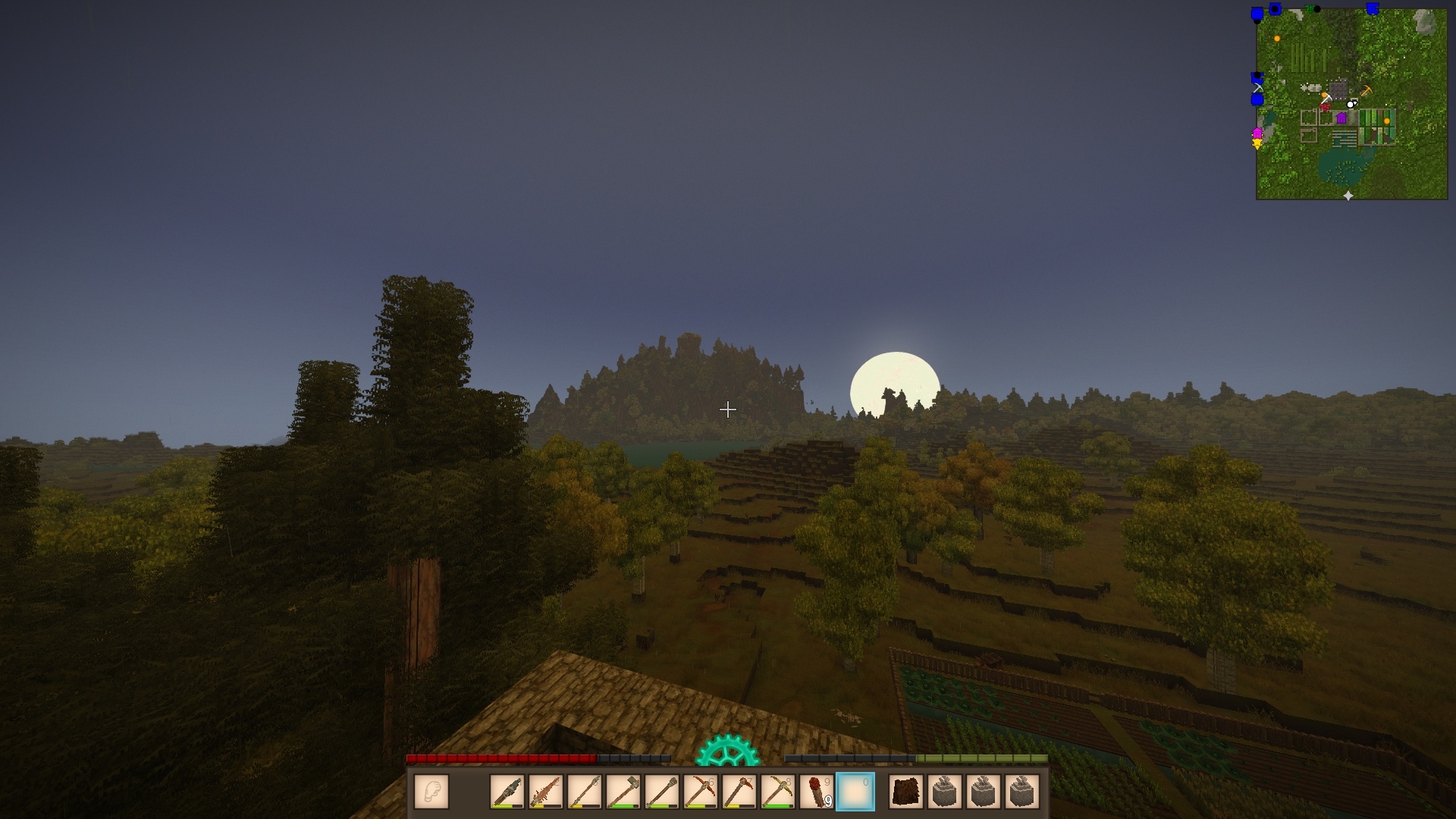
Task: Select the torch stack in slot 9
Action: [817, 792]
